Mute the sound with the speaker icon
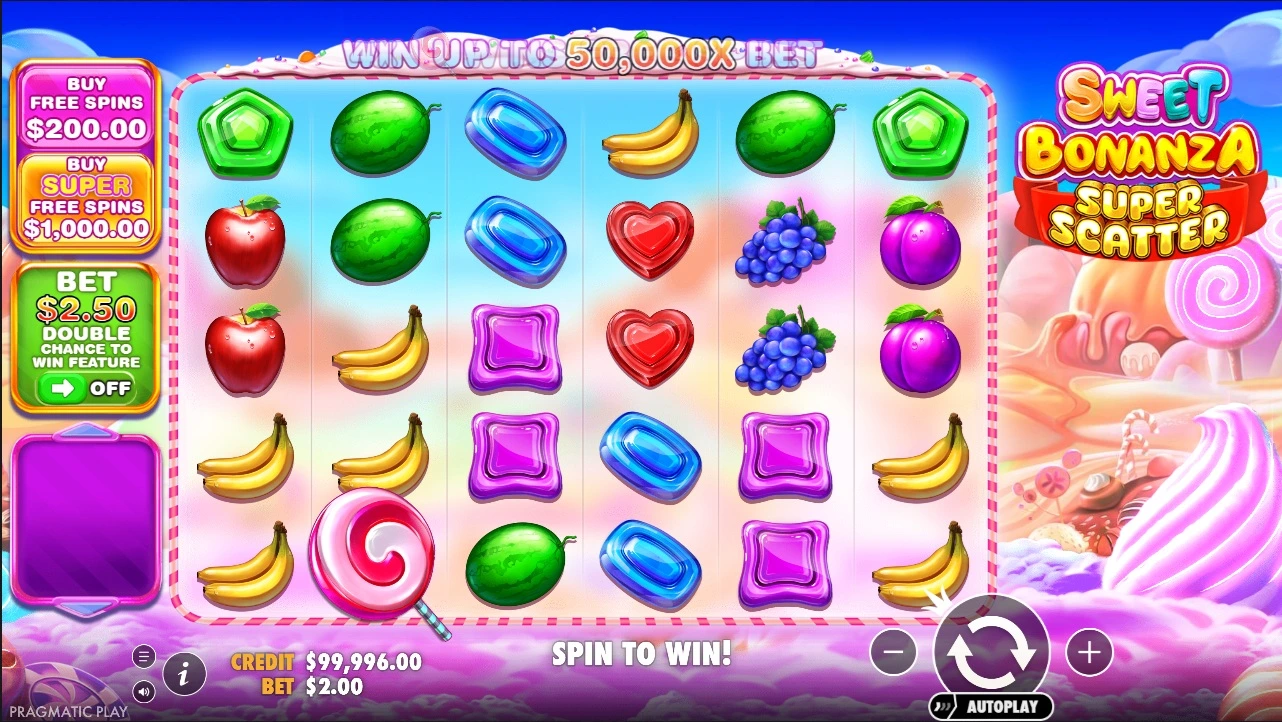1282x722 pixels. coord(144,691)
